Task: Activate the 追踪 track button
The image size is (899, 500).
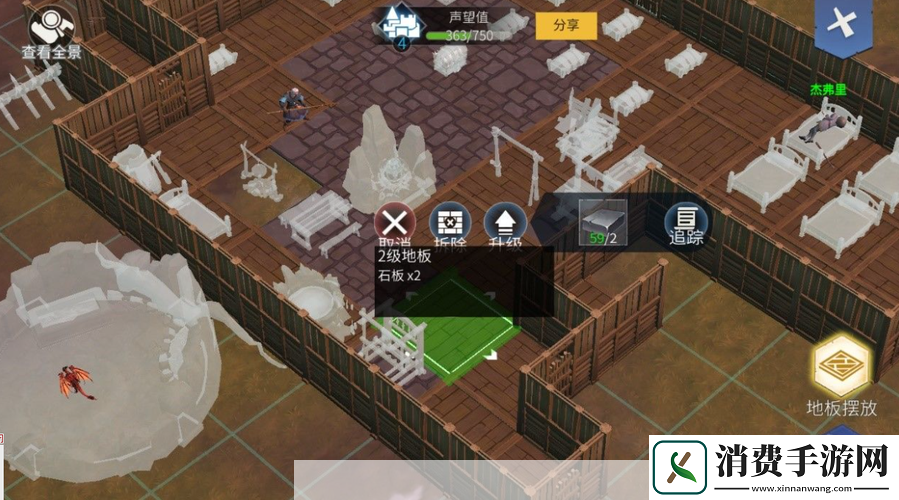Action: pyautogui.click(x=686, y=222)
